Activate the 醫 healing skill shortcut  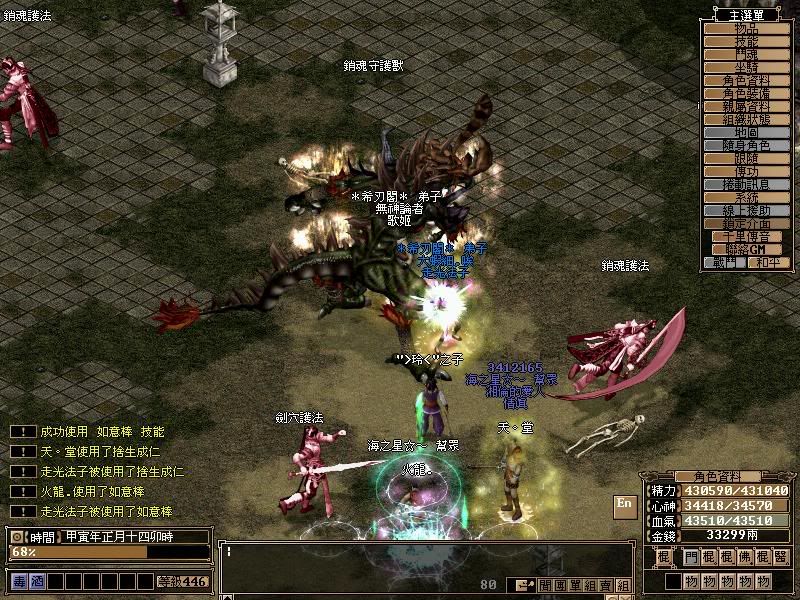[x=780, y=556]
